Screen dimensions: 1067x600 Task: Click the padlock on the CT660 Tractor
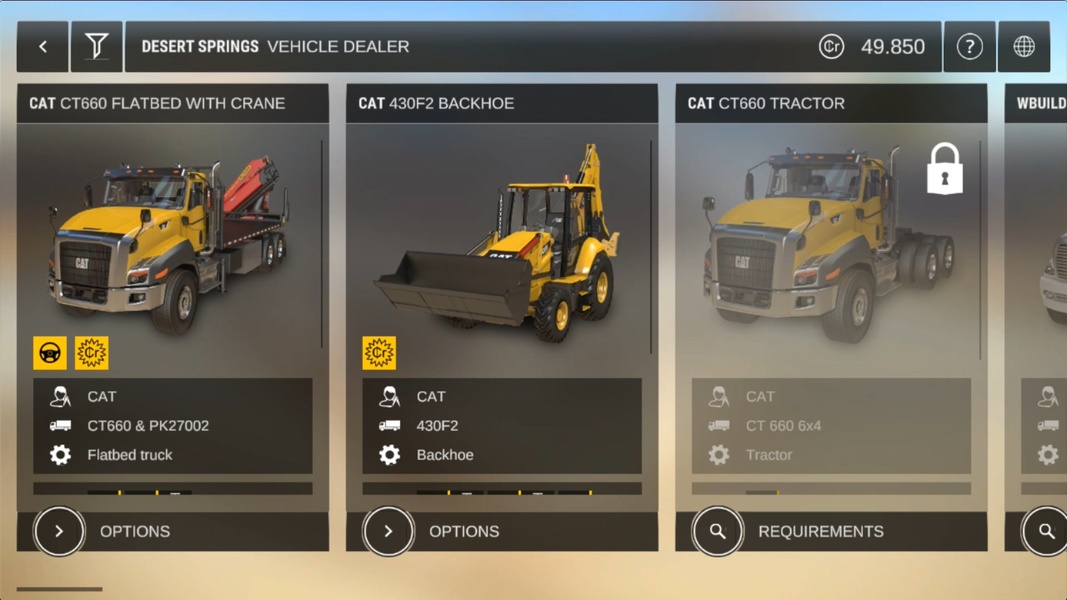click(x=944, y=169)
